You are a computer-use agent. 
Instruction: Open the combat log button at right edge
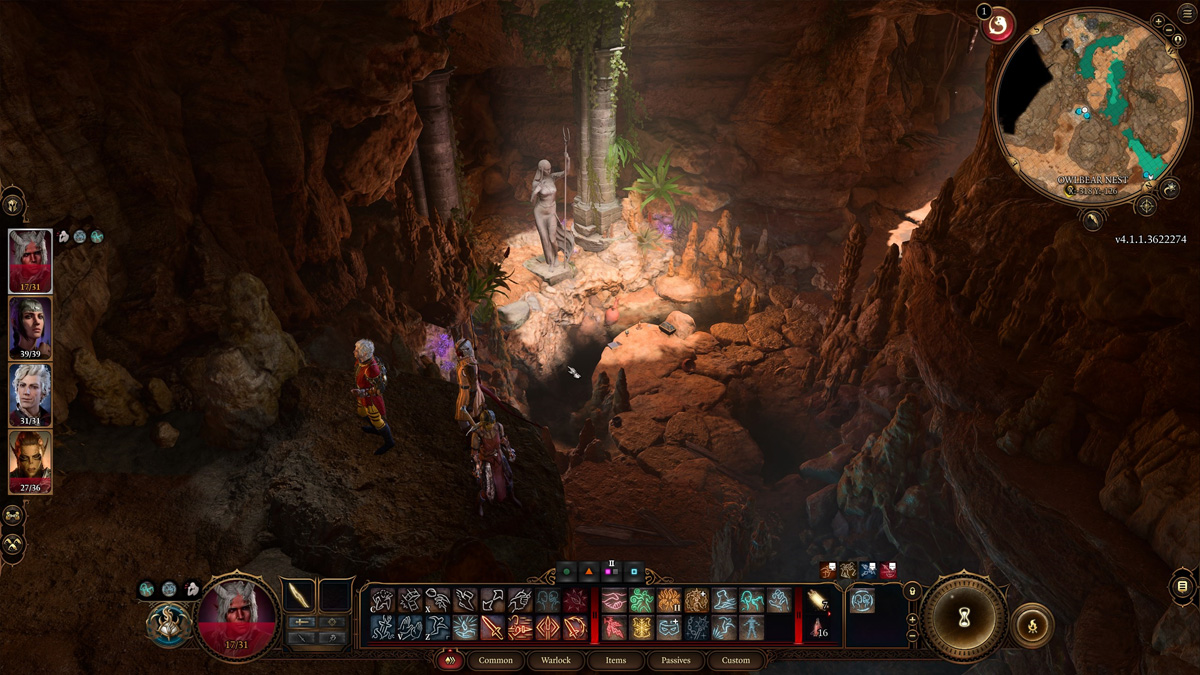click(1182, 586)
